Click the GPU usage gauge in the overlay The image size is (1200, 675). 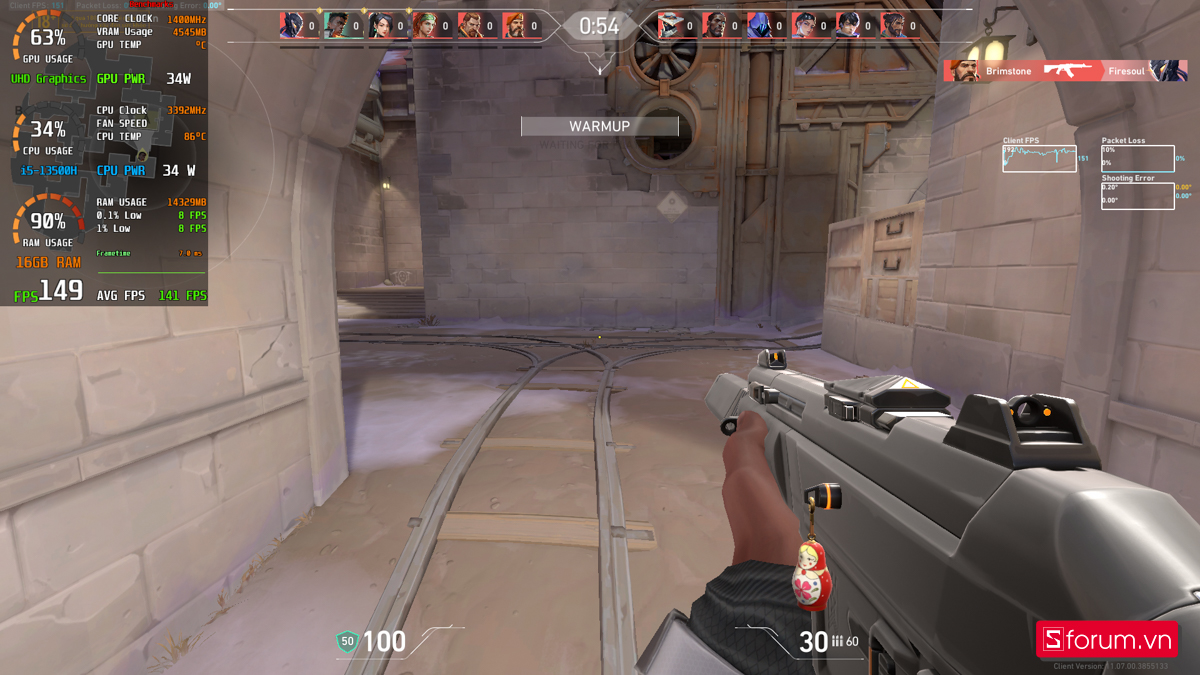(47, 39)
